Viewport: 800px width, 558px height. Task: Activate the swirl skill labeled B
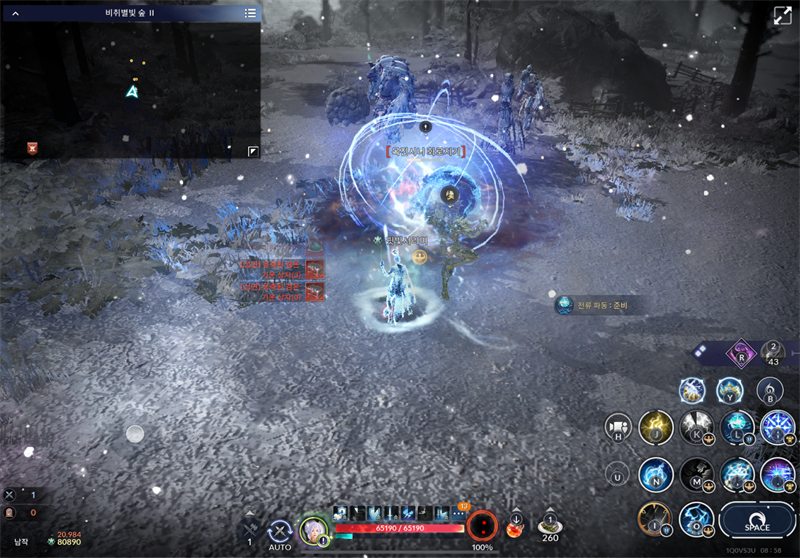(x=769, y=390)
